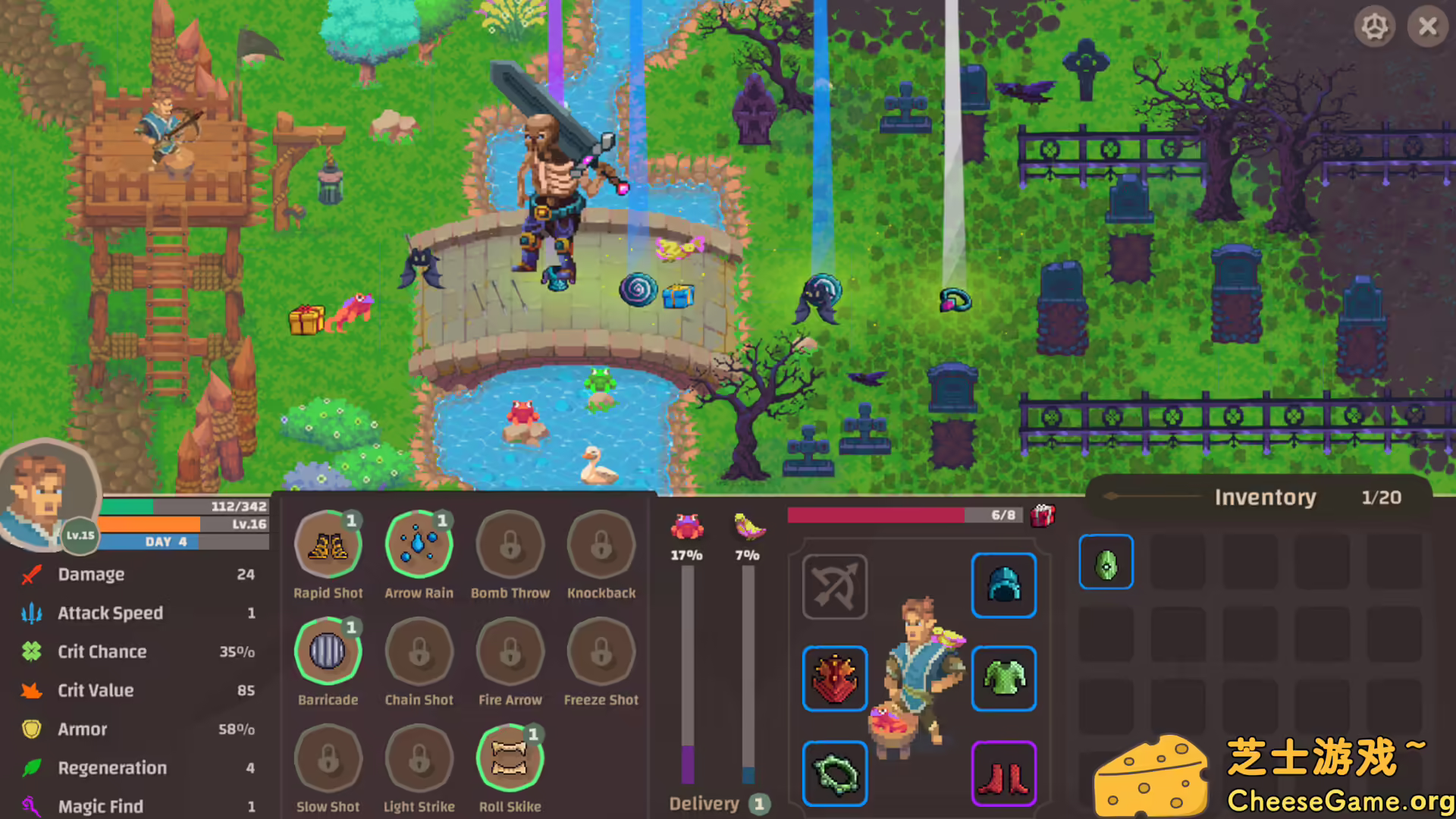Image resolution: width=1456 pixels, height=819 pixels.
Task: Open the locked Bomb Throw skill
Action: pyautogui.click(x=510, y=543)
